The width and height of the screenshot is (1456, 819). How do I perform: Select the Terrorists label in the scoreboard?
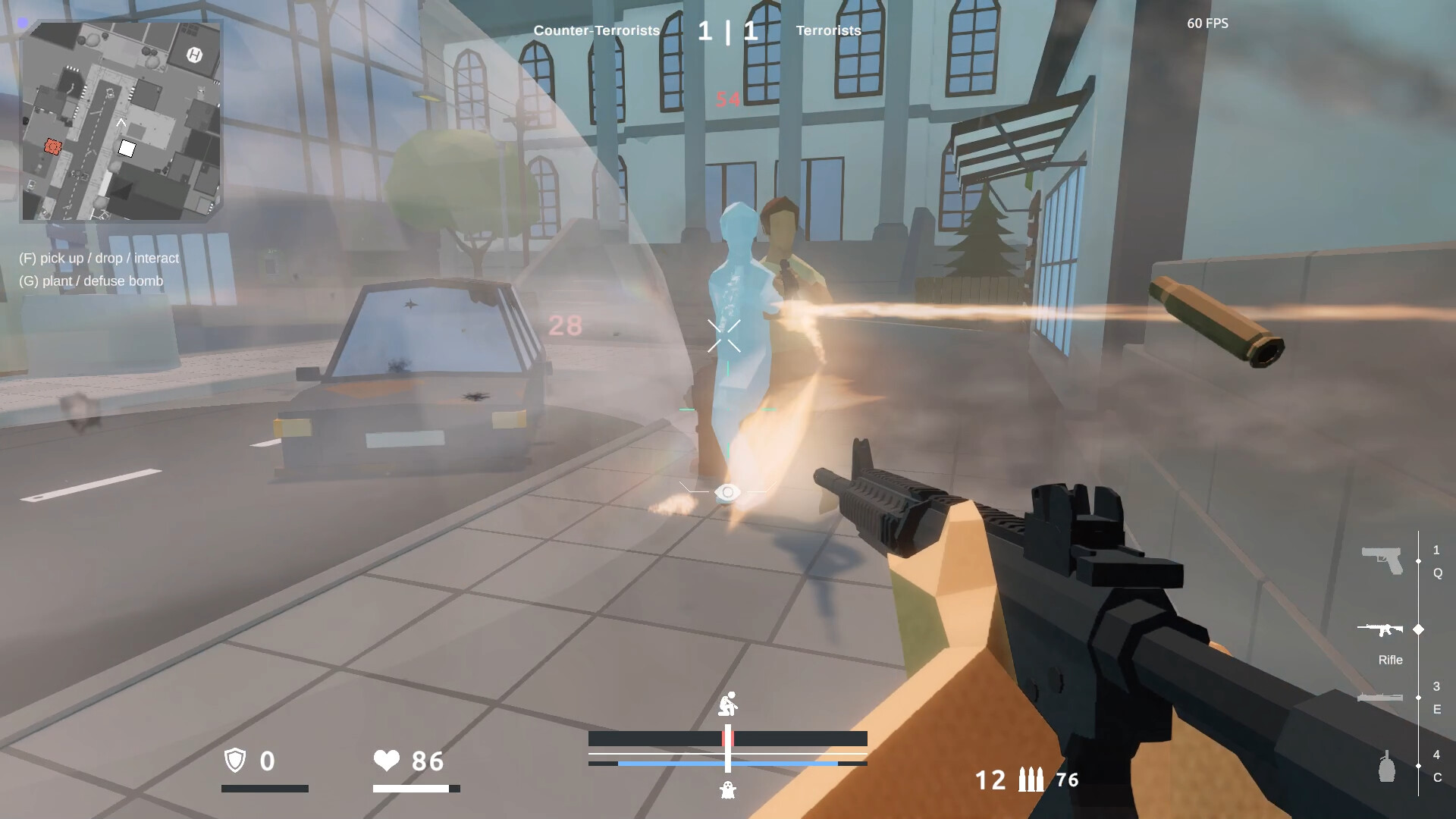point(828,31)
